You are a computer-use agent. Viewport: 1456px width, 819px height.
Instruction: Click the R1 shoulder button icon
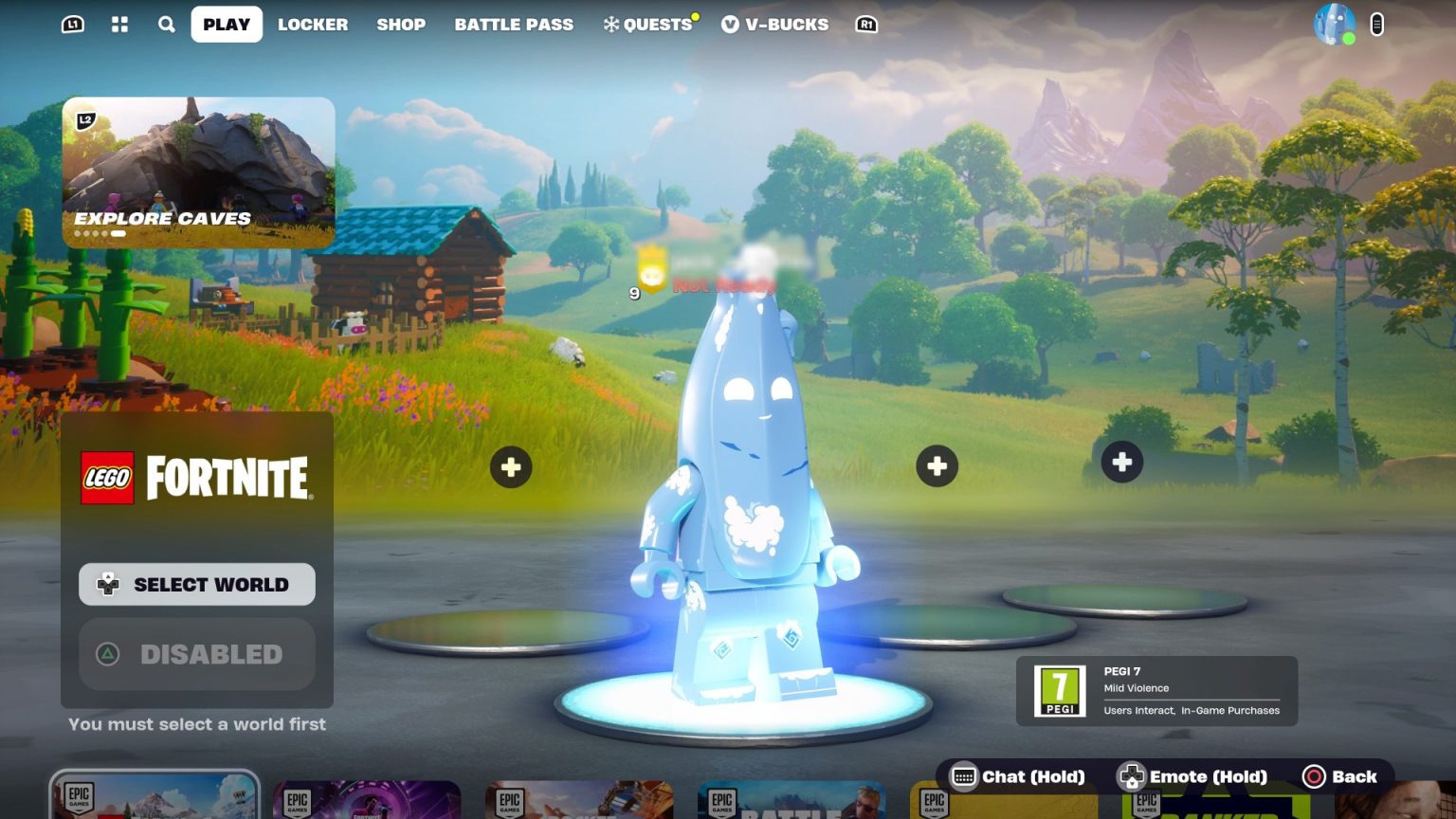coord(865,24)
